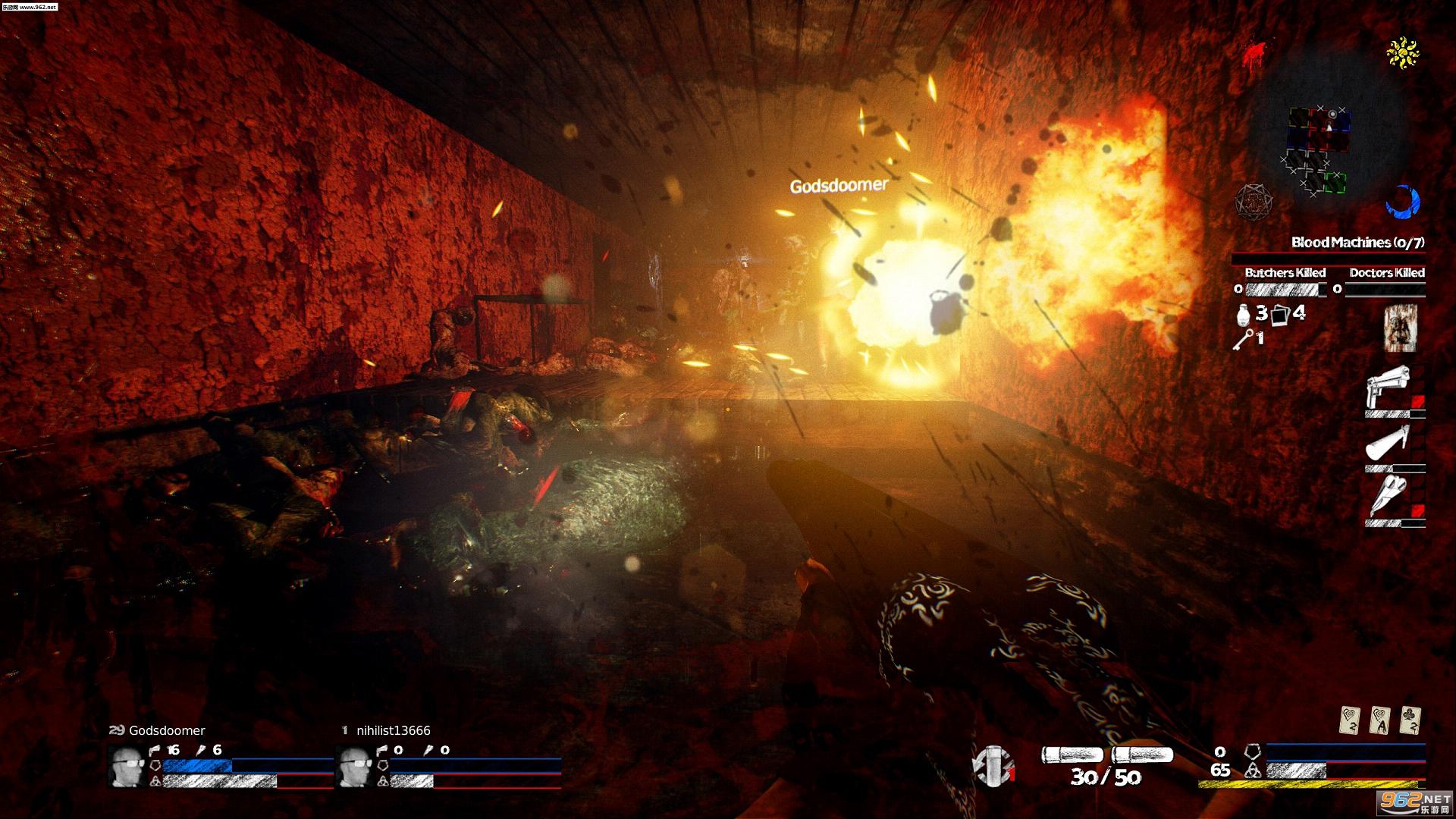Click the photograph stack icon

[1281, 314]
